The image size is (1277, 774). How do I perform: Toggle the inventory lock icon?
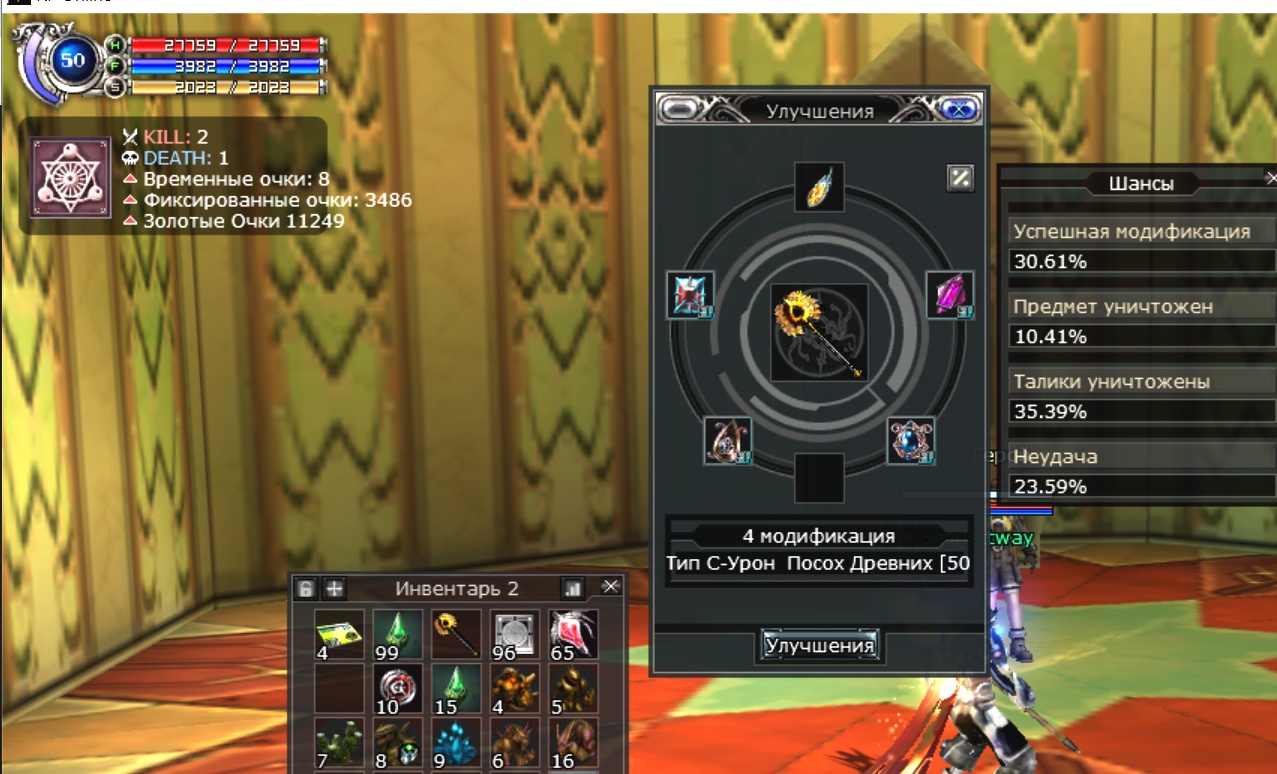pos(307,588)
